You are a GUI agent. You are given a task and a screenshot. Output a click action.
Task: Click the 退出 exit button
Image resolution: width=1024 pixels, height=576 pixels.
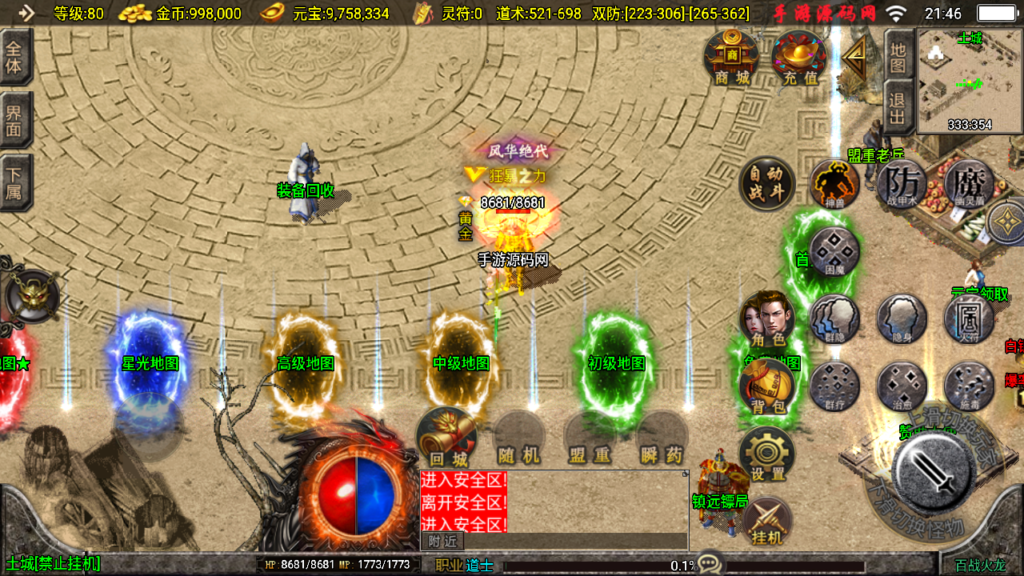pos(898,106)
